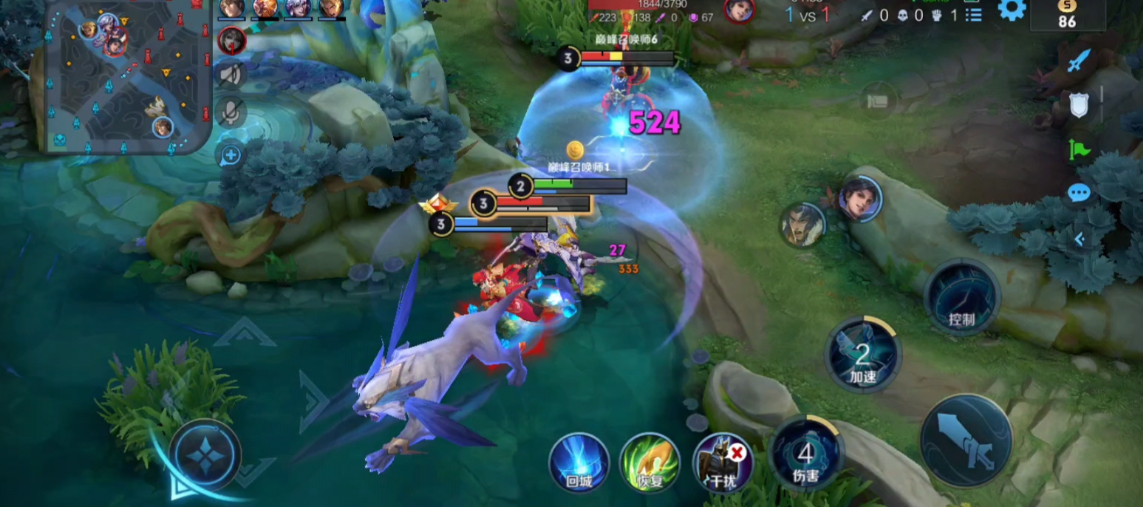Send the shield defend signal
This screenshot has height=507, width=1143.
click(1078, 105)
